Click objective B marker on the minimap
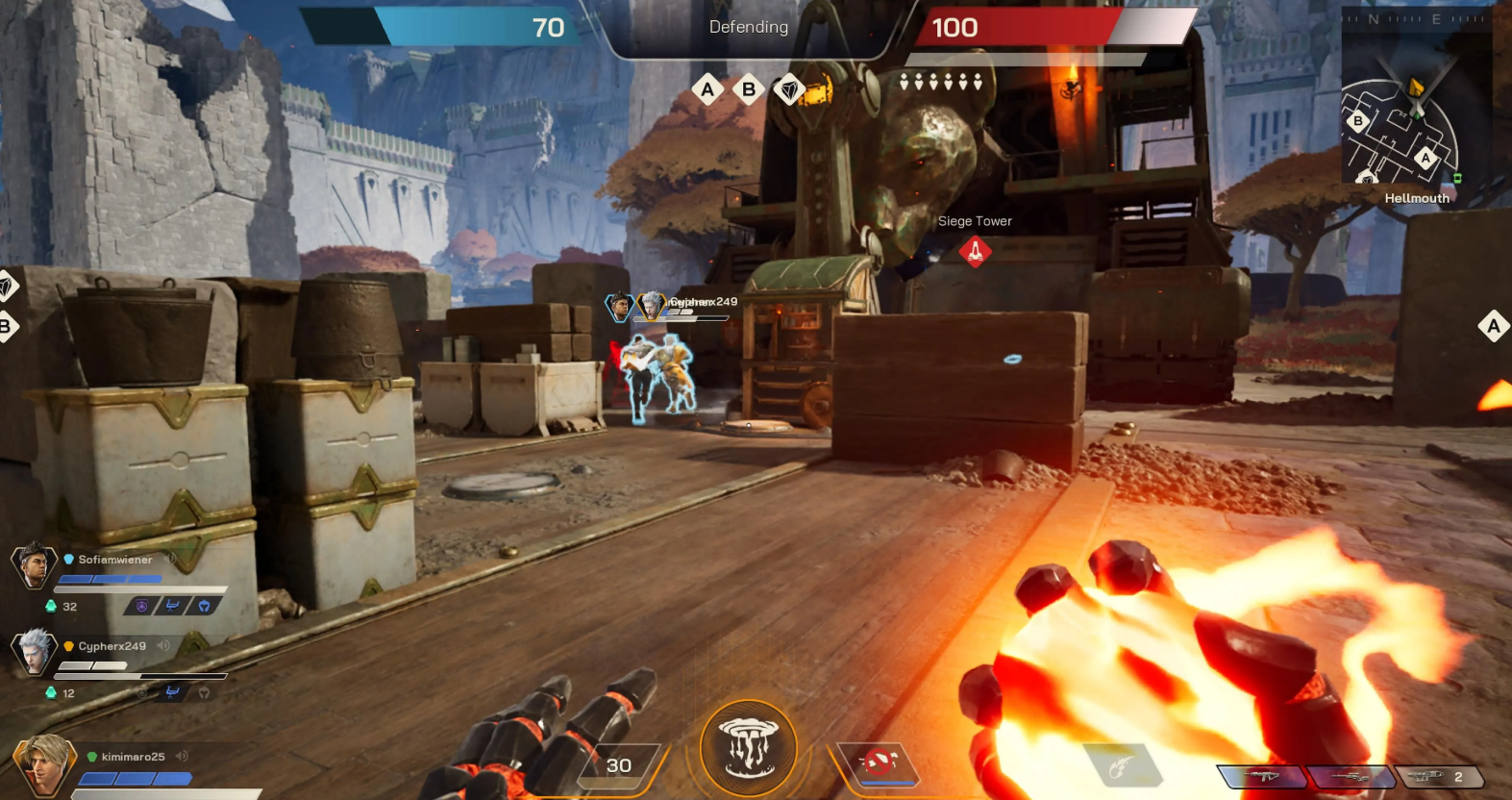Image resolution: width=1512 pixels, height=800 pixels. [x=1358, y=121]
